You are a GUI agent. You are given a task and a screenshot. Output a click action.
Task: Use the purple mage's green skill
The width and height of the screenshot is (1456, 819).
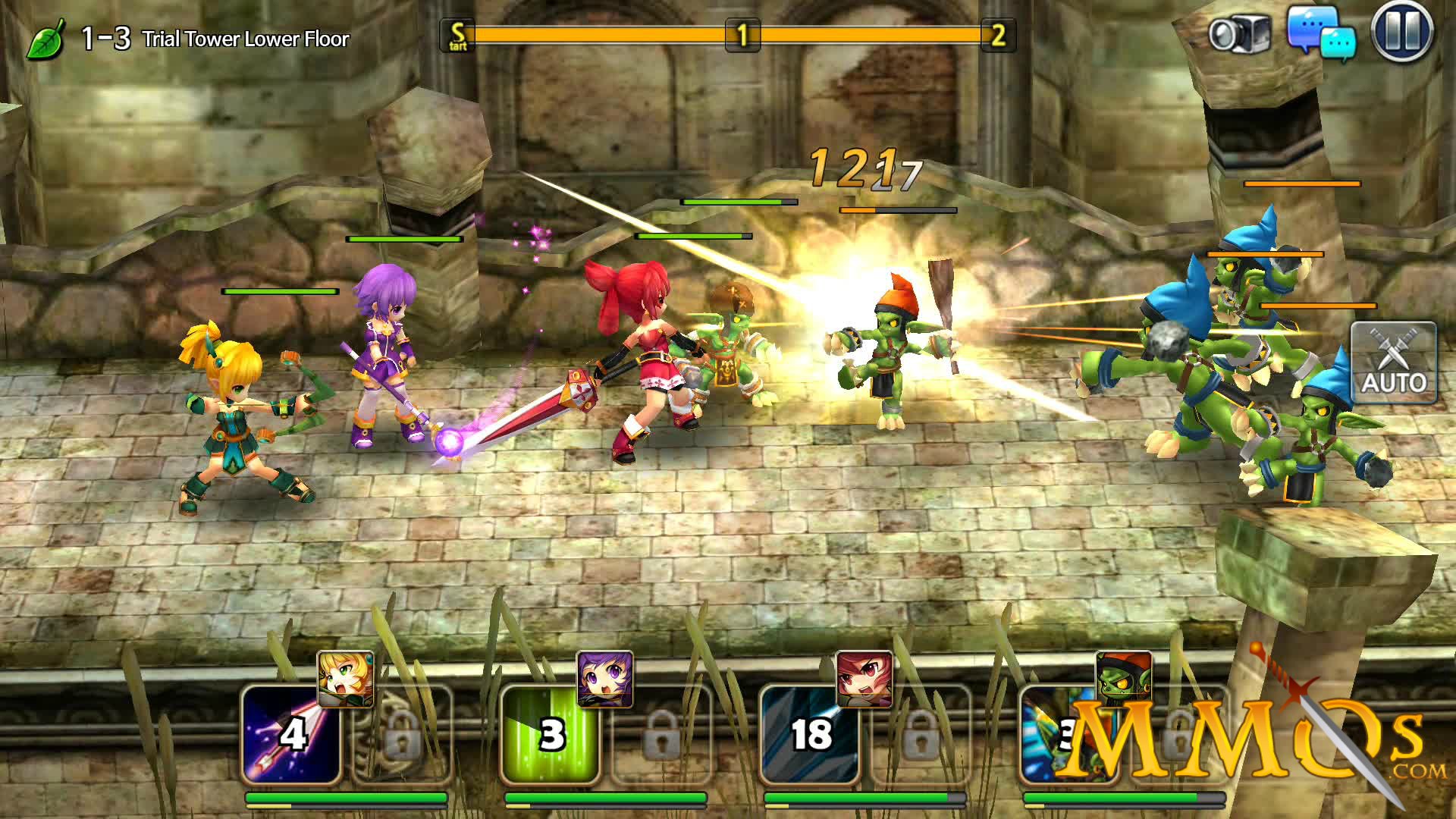coord(551,734)
